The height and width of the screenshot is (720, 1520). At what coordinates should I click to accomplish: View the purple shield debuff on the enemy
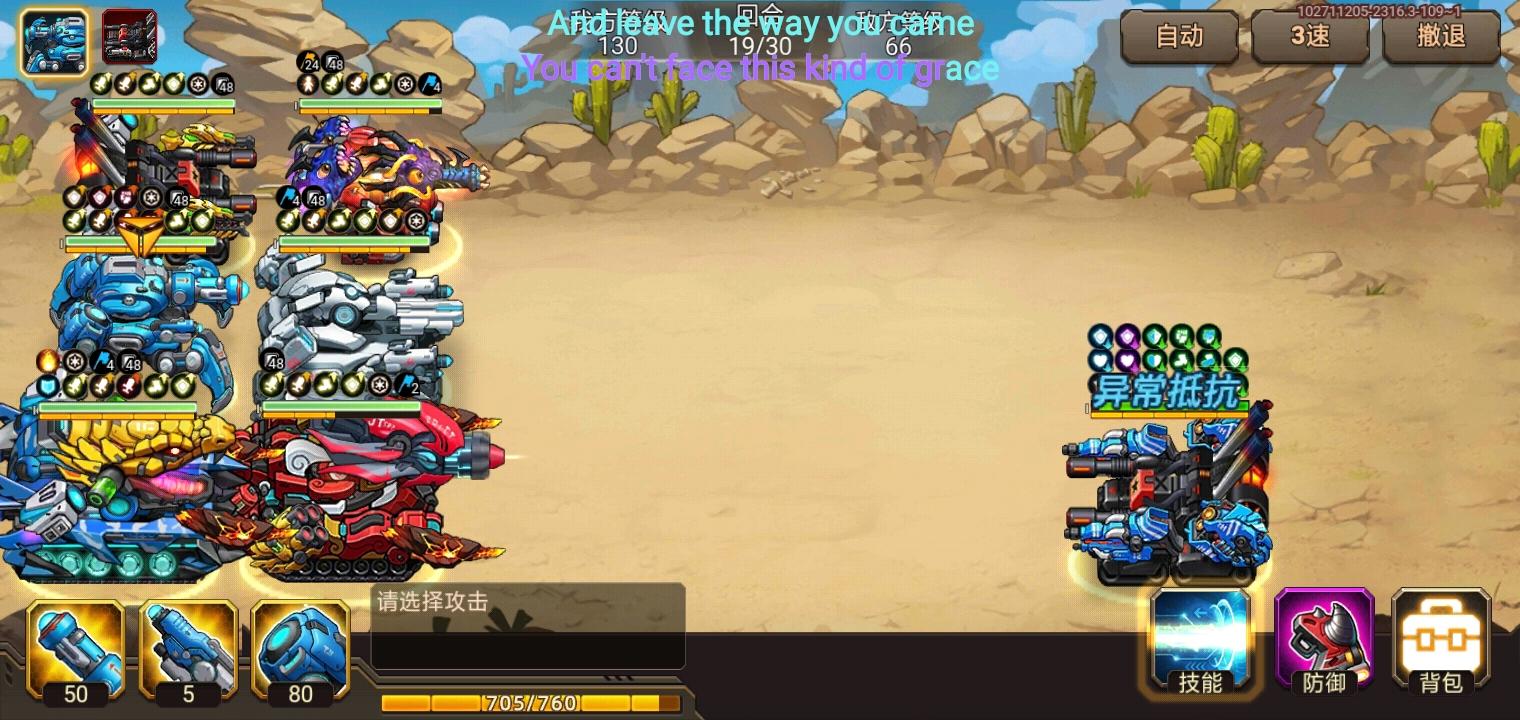(x=1126, y=337)
